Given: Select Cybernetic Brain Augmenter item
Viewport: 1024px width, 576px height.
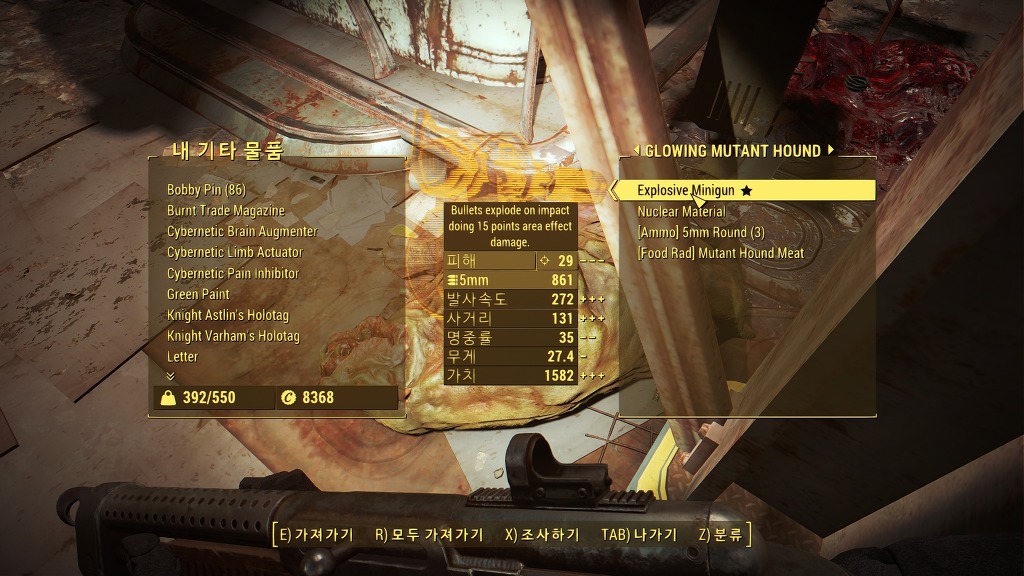Looking at the screenshot, I should (x=242, y=231).
